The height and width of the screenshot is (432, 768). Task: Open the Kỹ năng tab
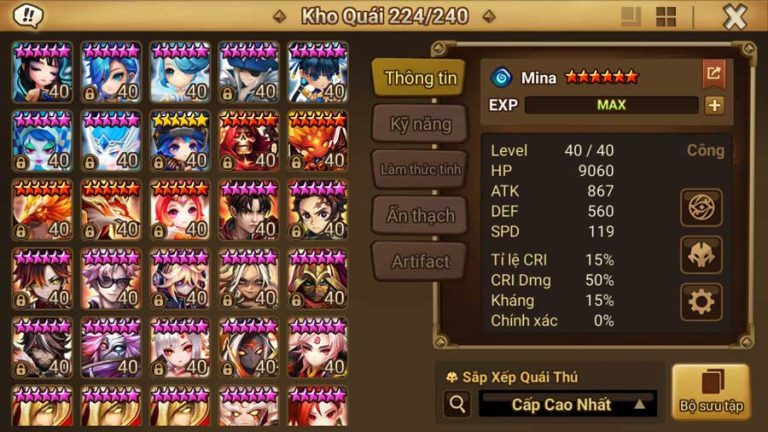click(x=420, y=124)
